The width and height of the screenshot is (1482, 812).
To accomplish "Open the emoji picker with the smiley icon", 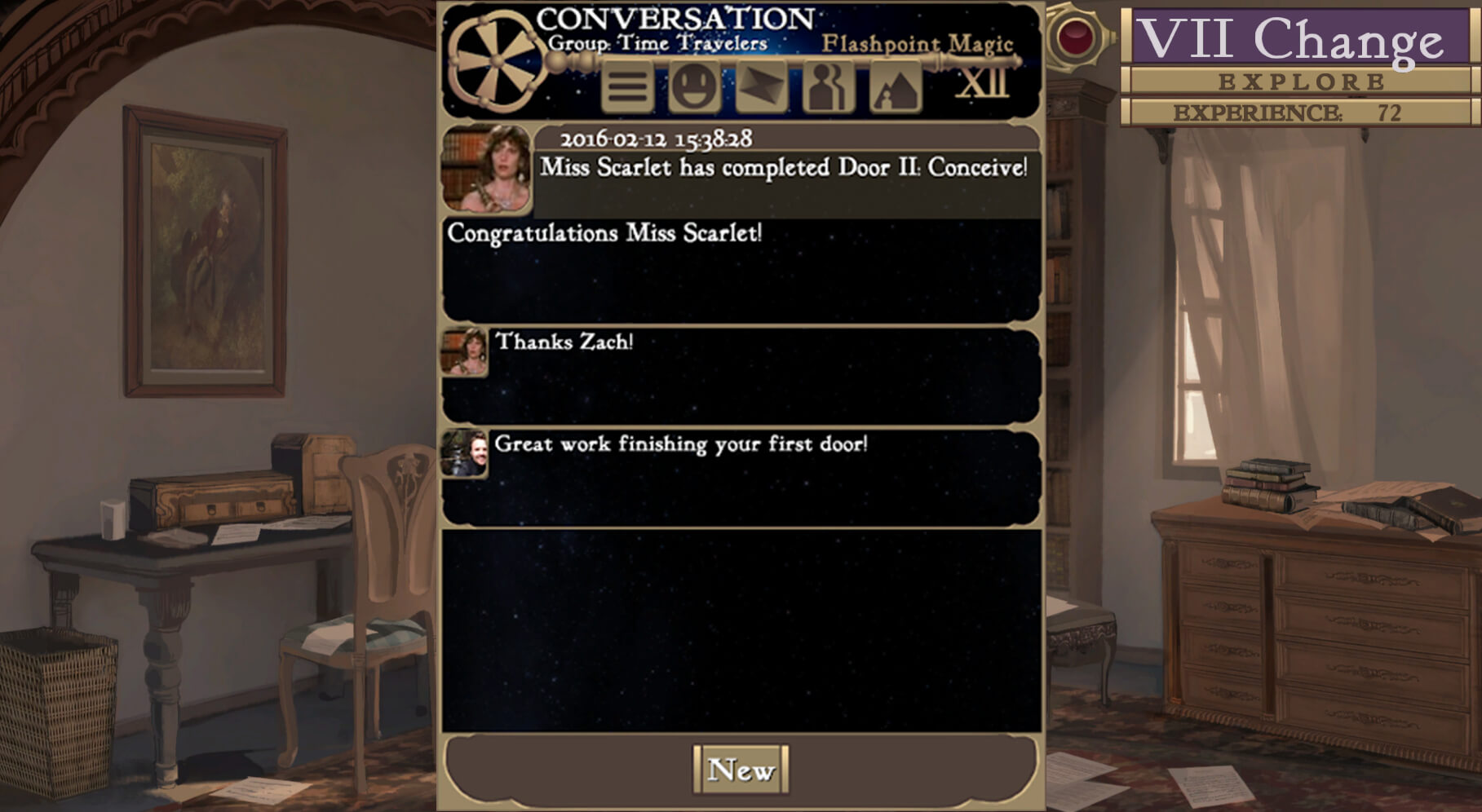I will pos(692,86).
